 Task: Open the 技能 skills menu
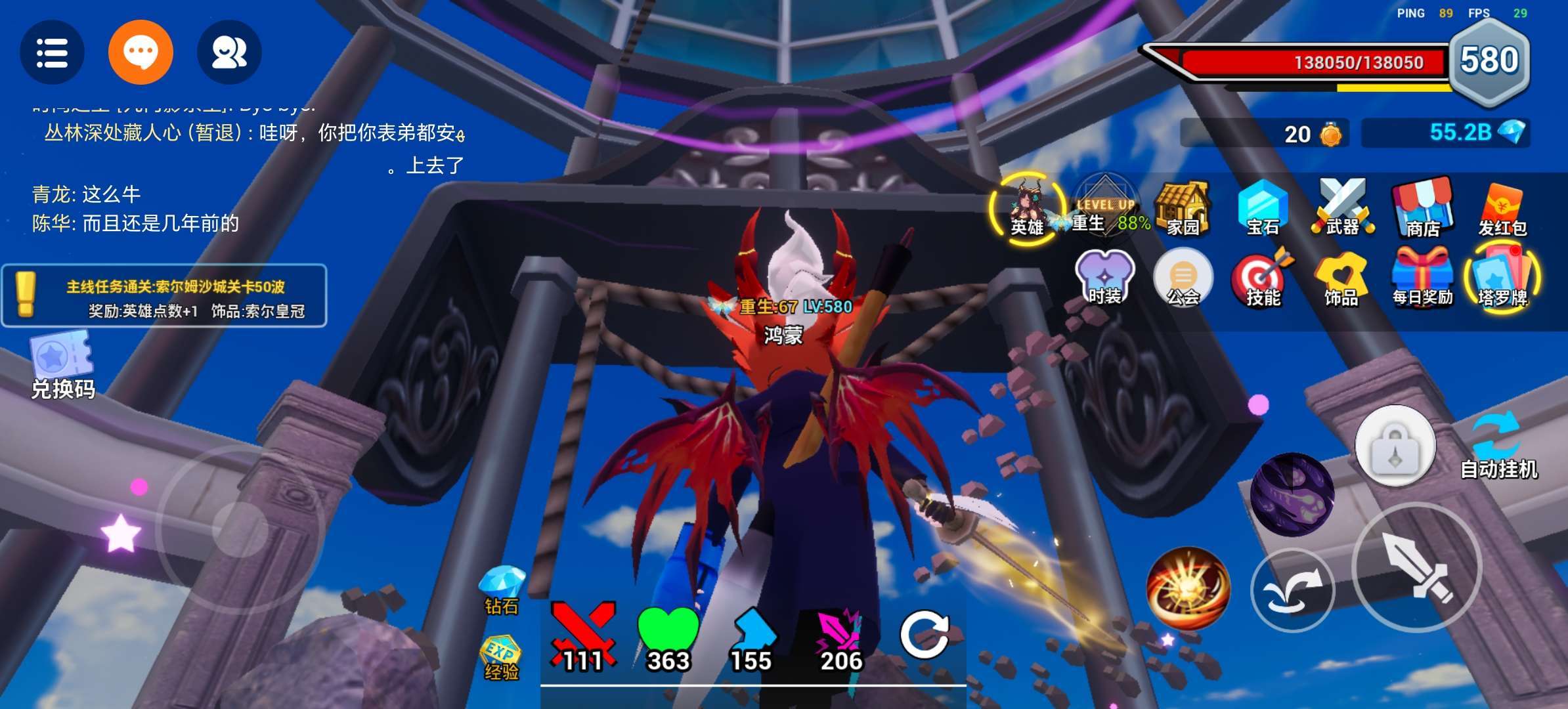[1262, 278]
